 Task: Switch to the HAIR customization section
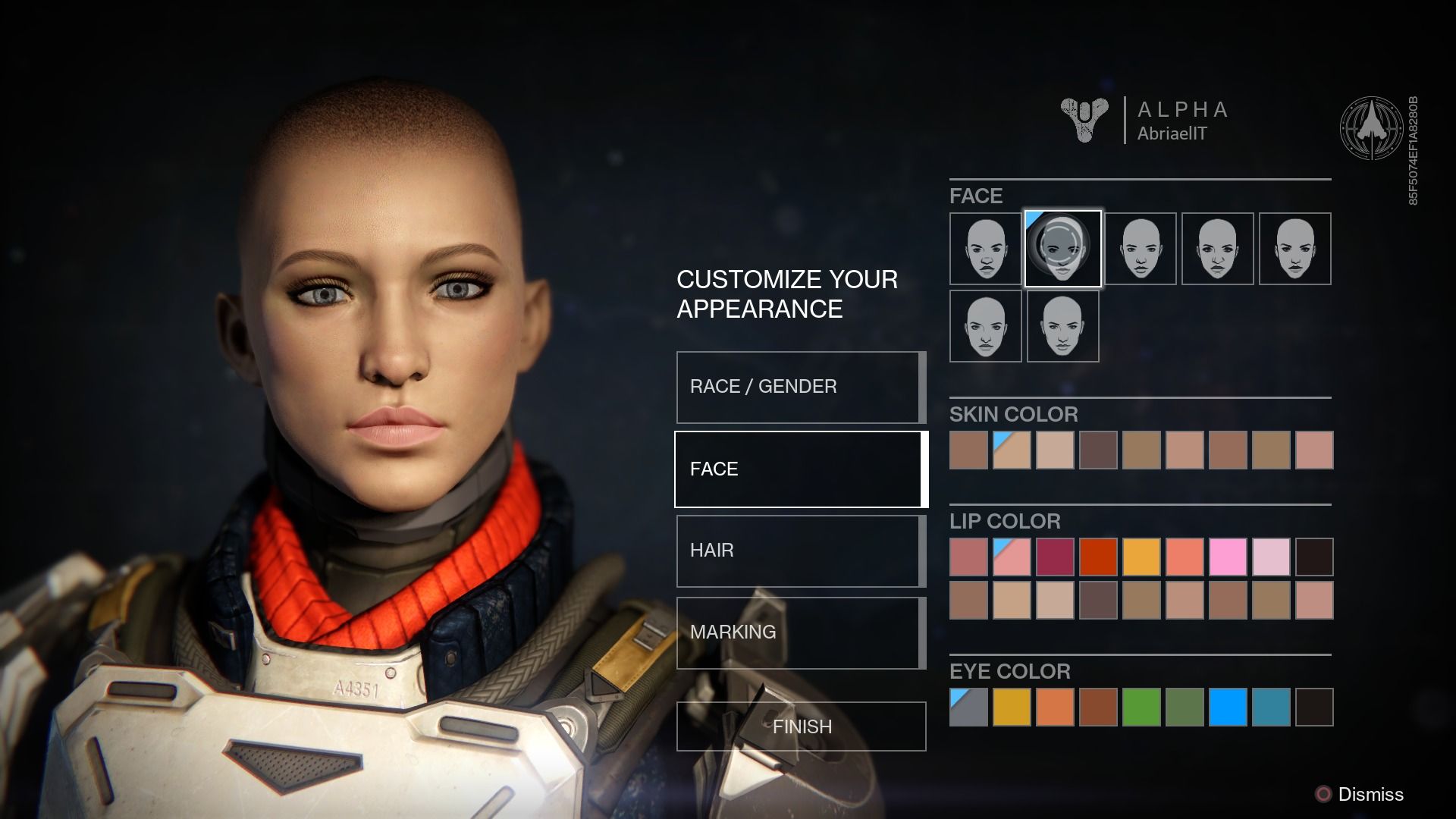pyautogui.click(x=799, y=551)
